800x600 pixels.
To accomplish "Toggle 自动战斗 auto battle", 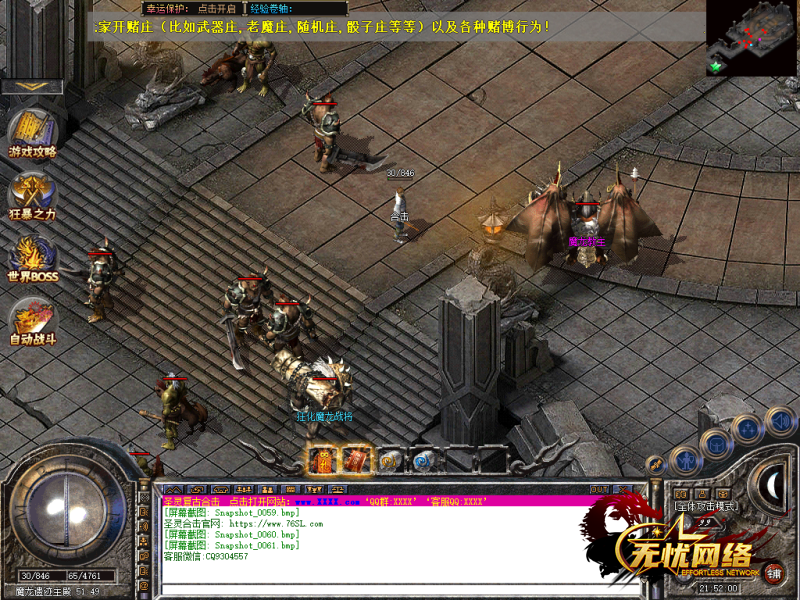I will [x=31, y=323].
